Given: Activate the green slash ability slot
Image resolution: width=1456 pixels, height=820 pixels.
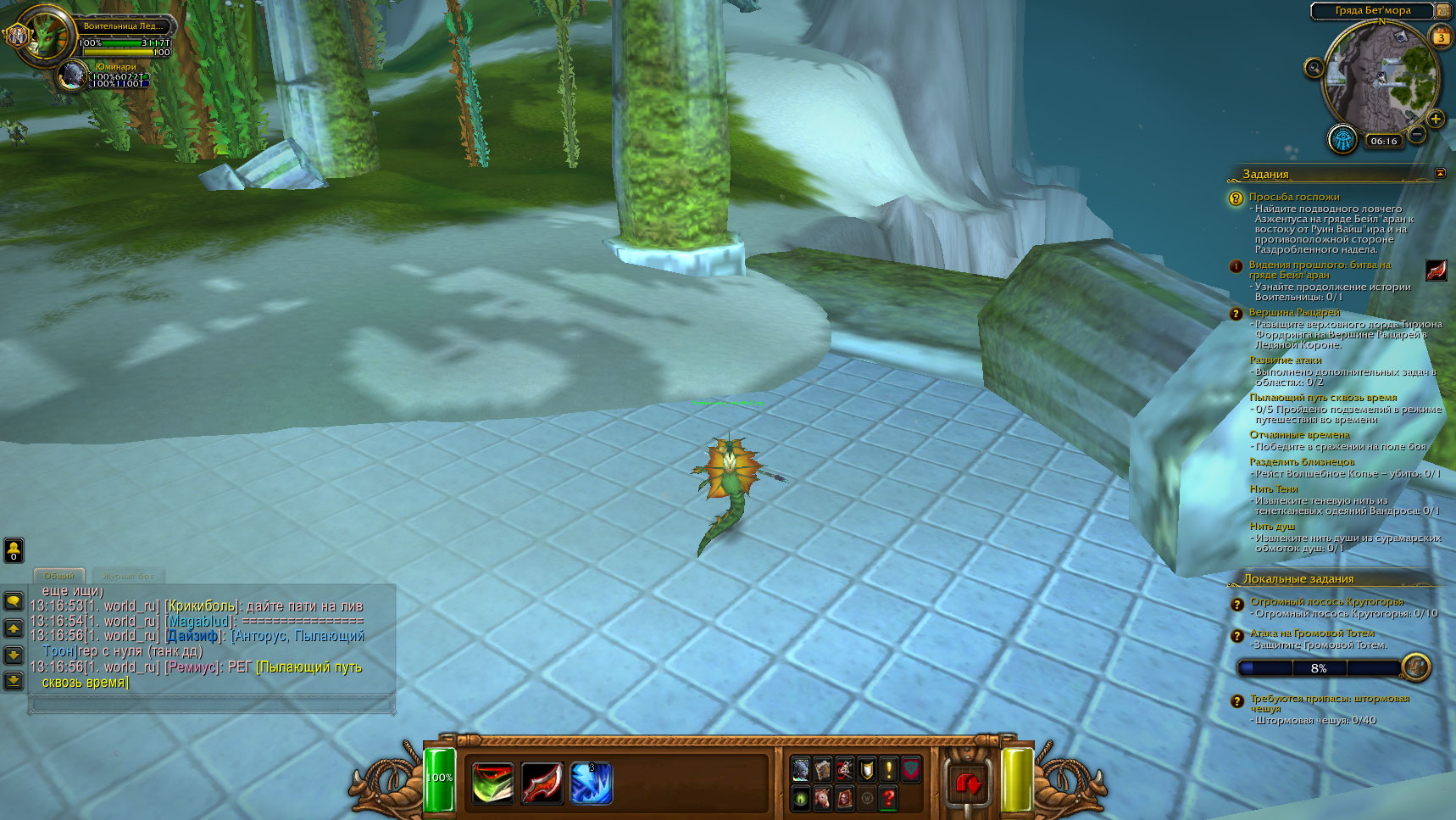Looking at the screenshot, I should click(x=492, y=782).
